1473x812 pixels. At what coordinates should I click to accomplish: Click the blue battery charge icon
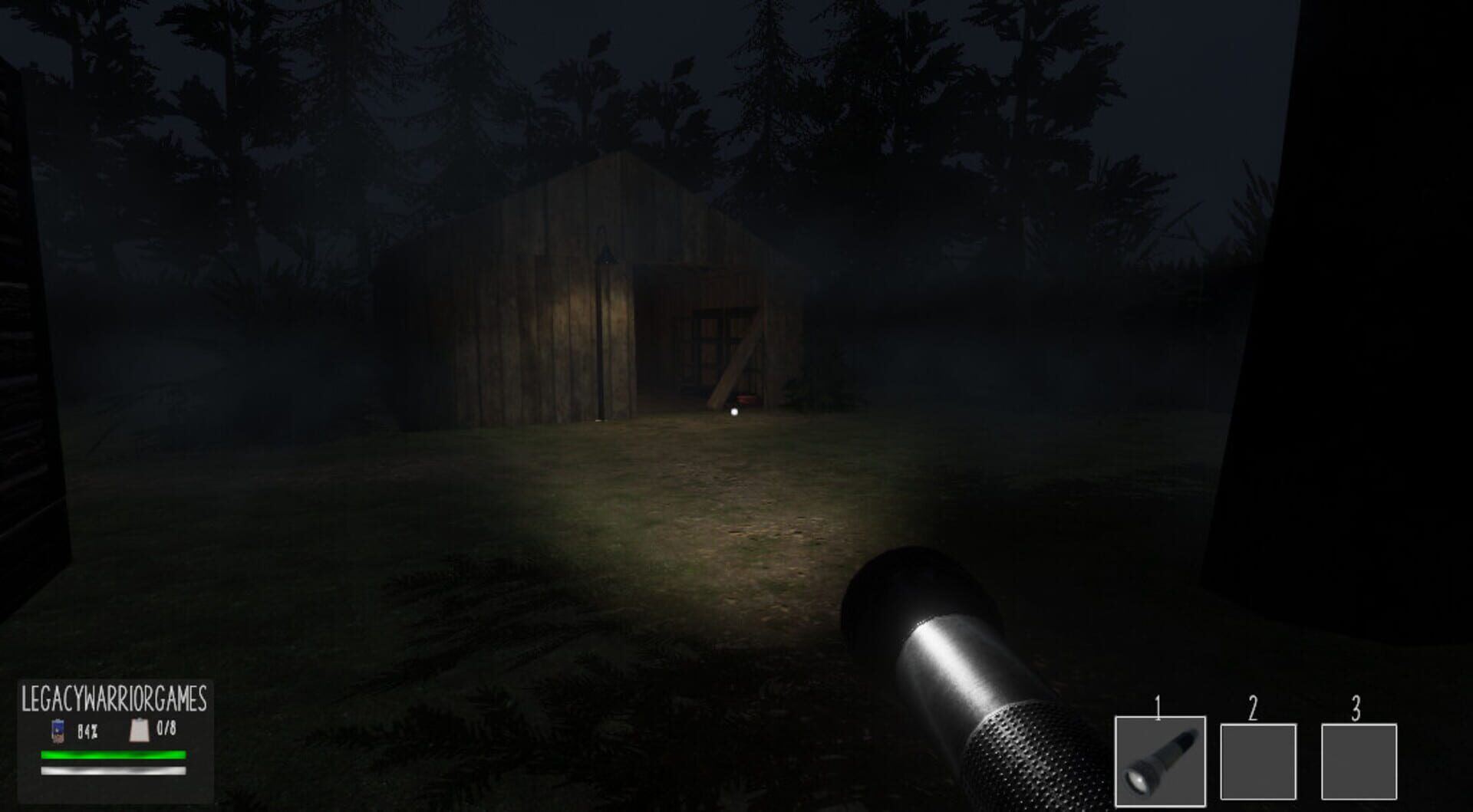58,731
